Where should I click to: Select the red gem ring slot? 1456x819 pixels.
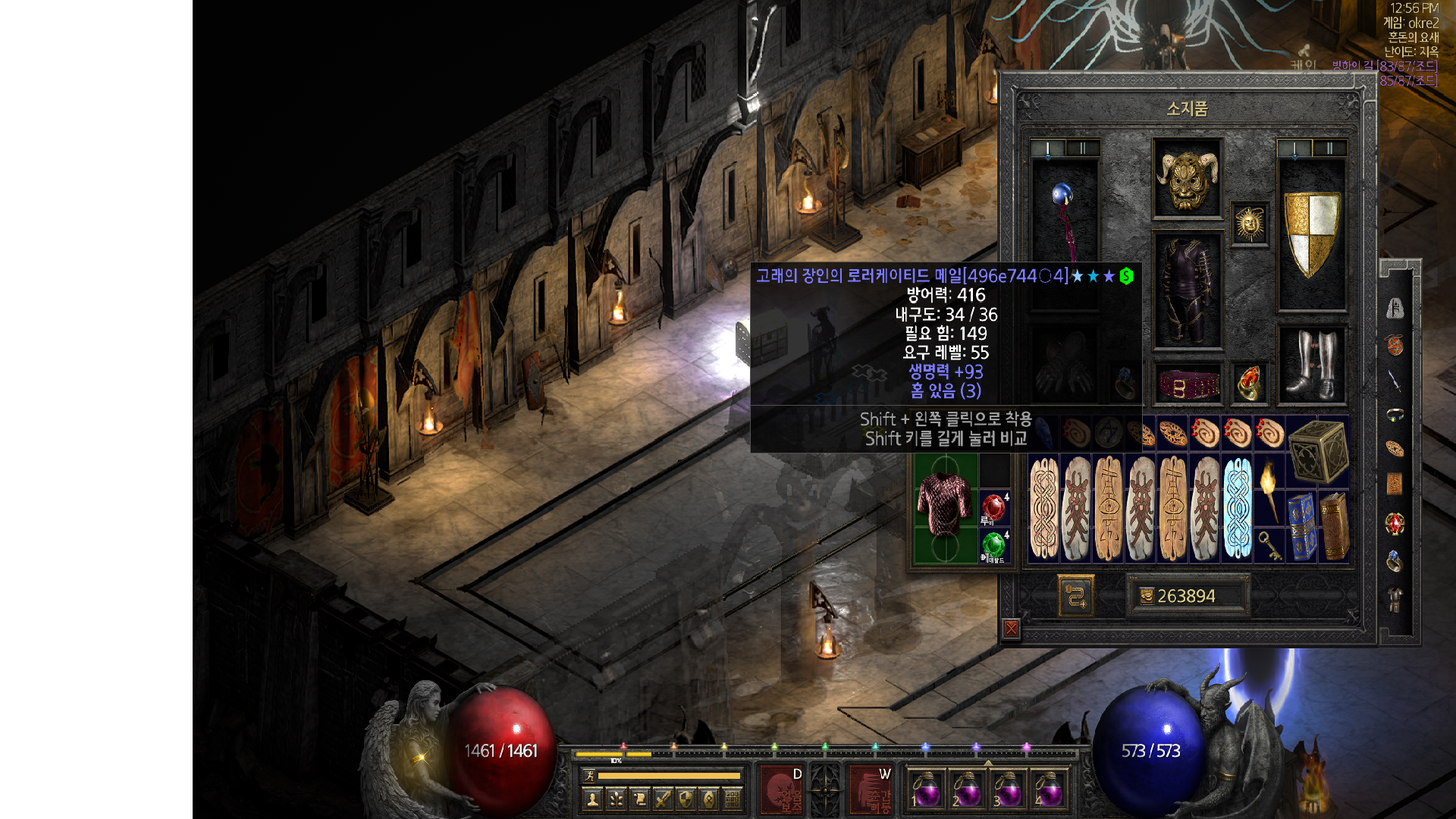click(1249, 383)
